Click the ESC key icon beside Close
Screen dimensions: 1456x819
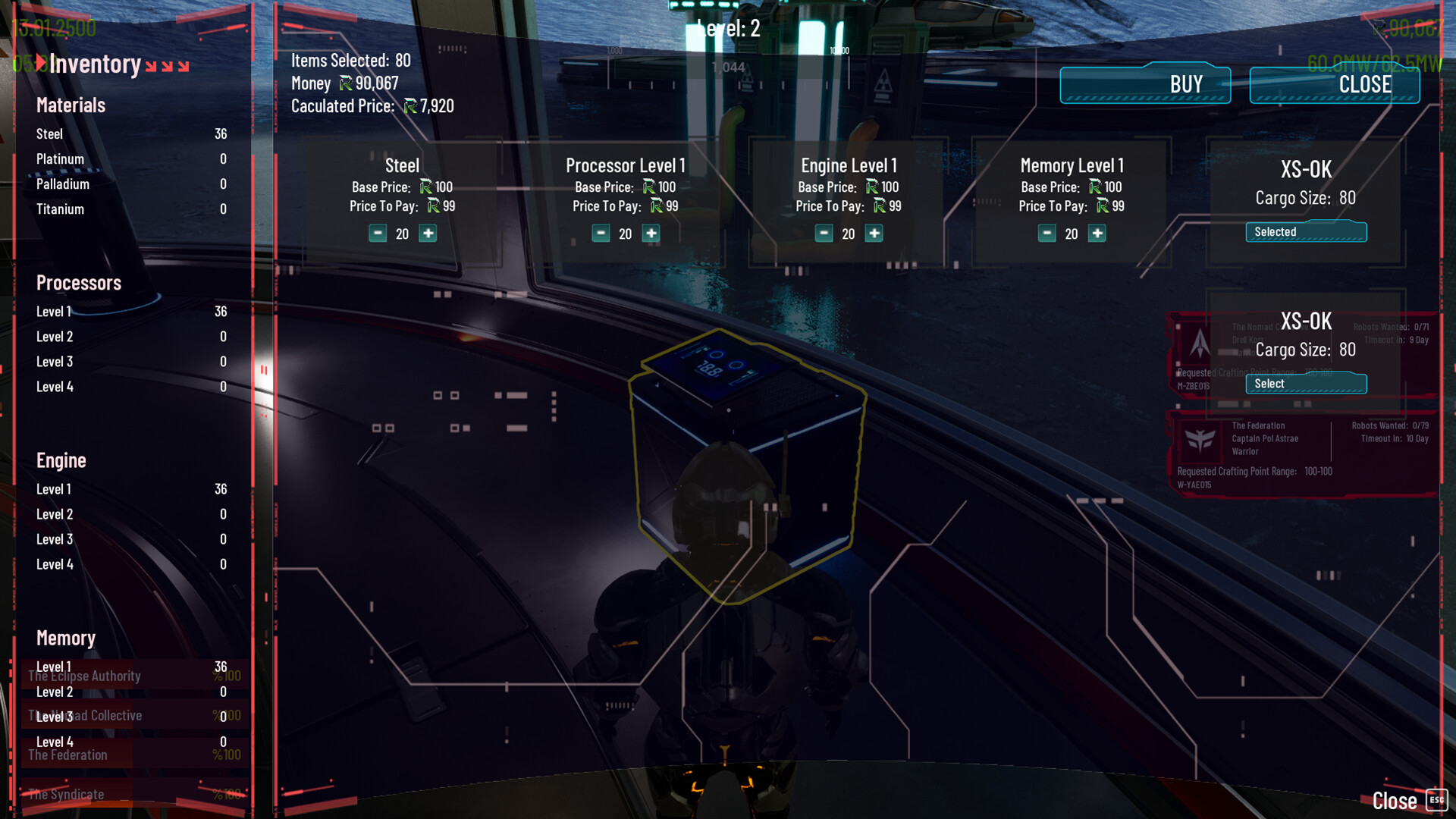pos(1436,800)
